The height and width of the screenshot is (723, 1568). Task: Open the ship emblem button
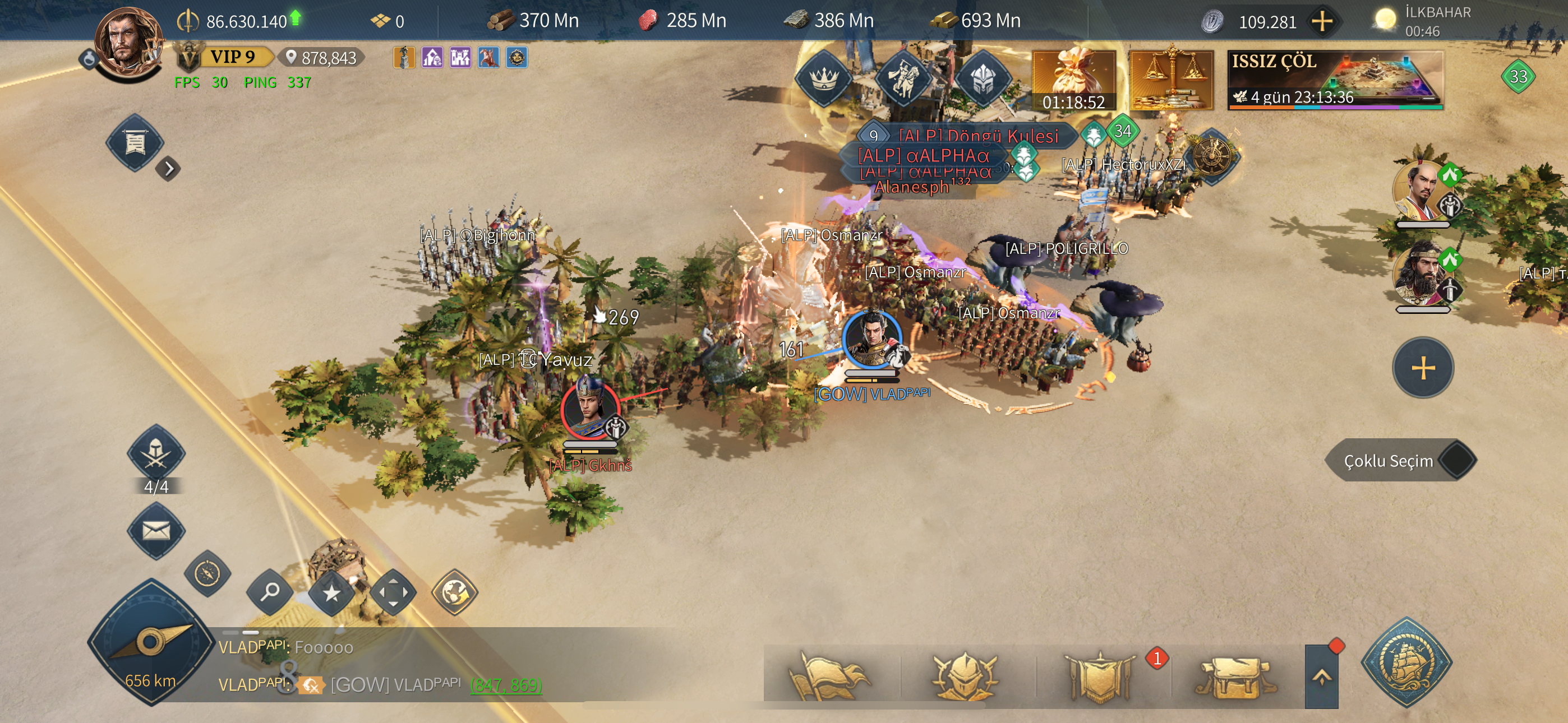(x=1406, y=661)
